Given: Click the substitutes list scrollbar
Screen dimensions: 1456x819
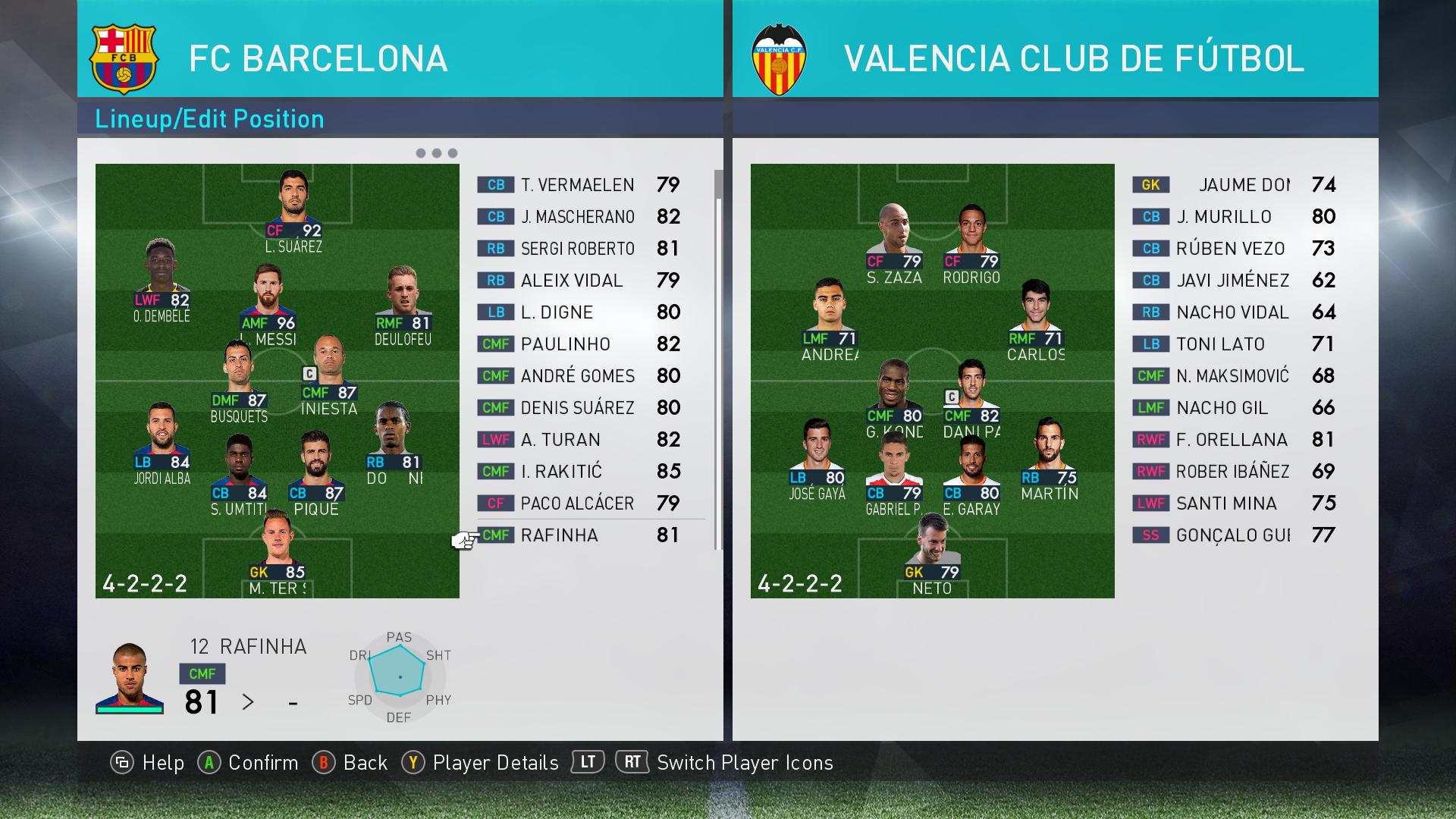Looking at the screenshot, I should pos(717,185).
